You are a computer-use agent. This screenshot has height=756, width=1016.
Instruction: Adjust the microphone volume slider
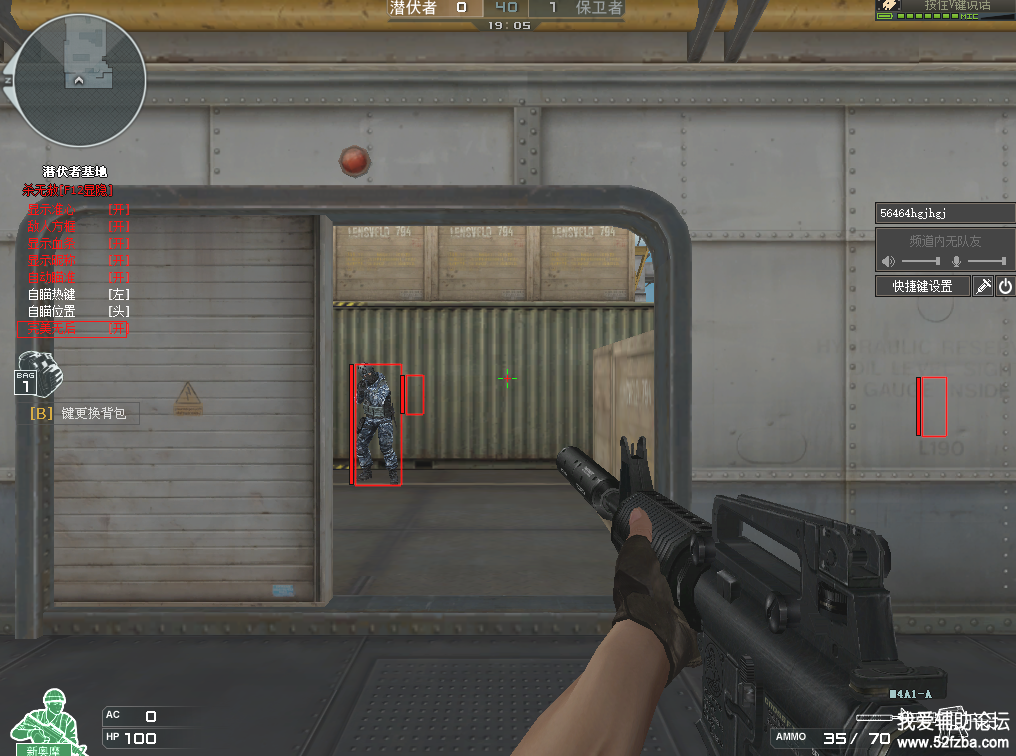tap(987, 261)
